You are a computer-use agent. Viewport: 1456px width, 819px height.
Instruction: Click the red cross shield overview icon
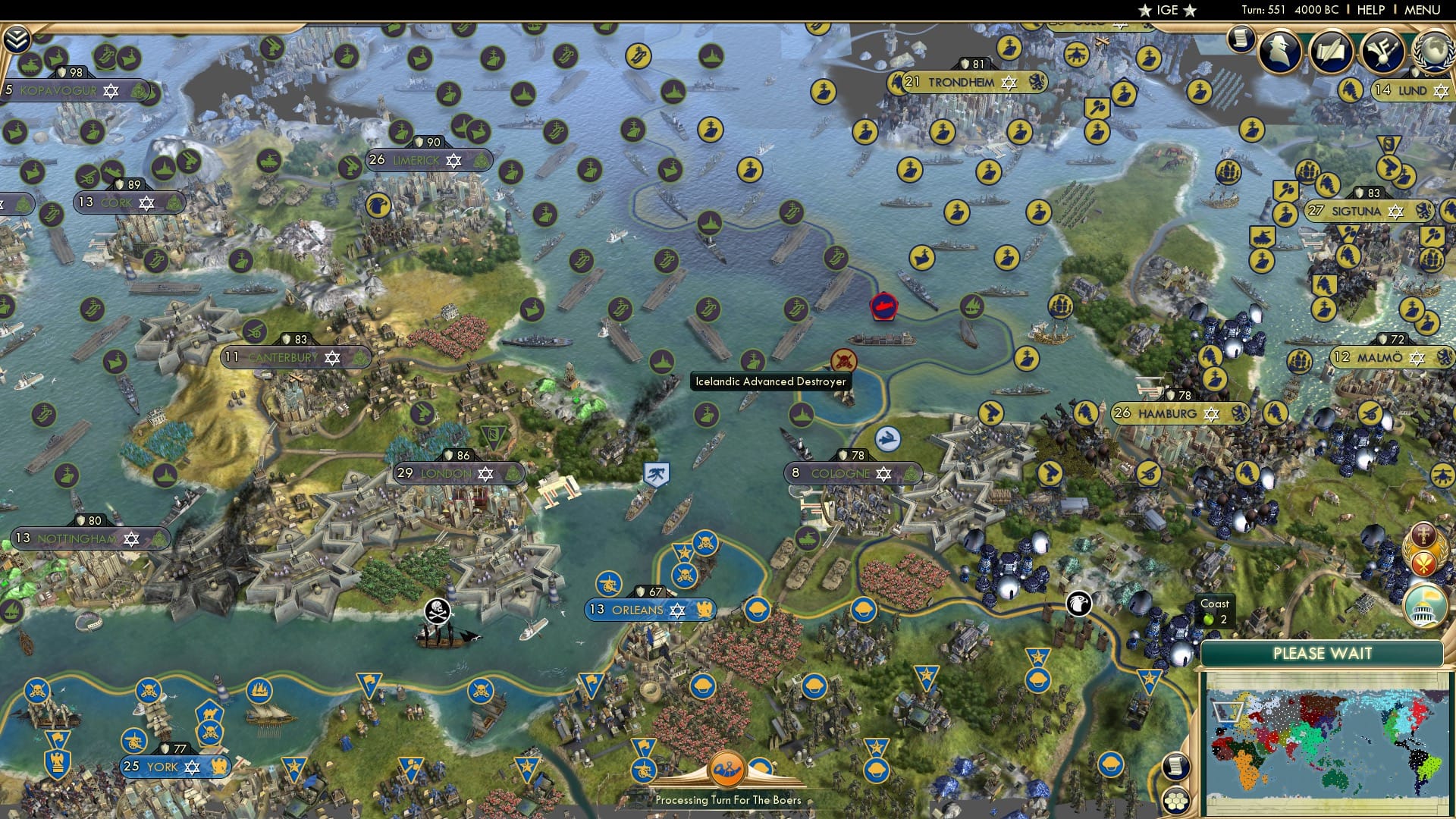click(1423, 534)
